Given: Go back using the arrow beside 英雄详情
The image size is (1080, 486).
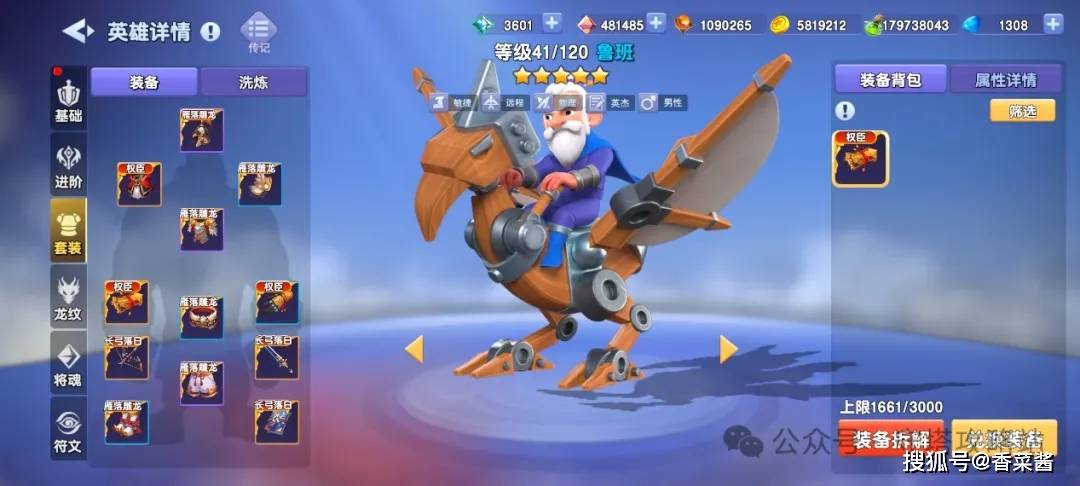Looking at the screenshot, I should (x=78, y=31).
